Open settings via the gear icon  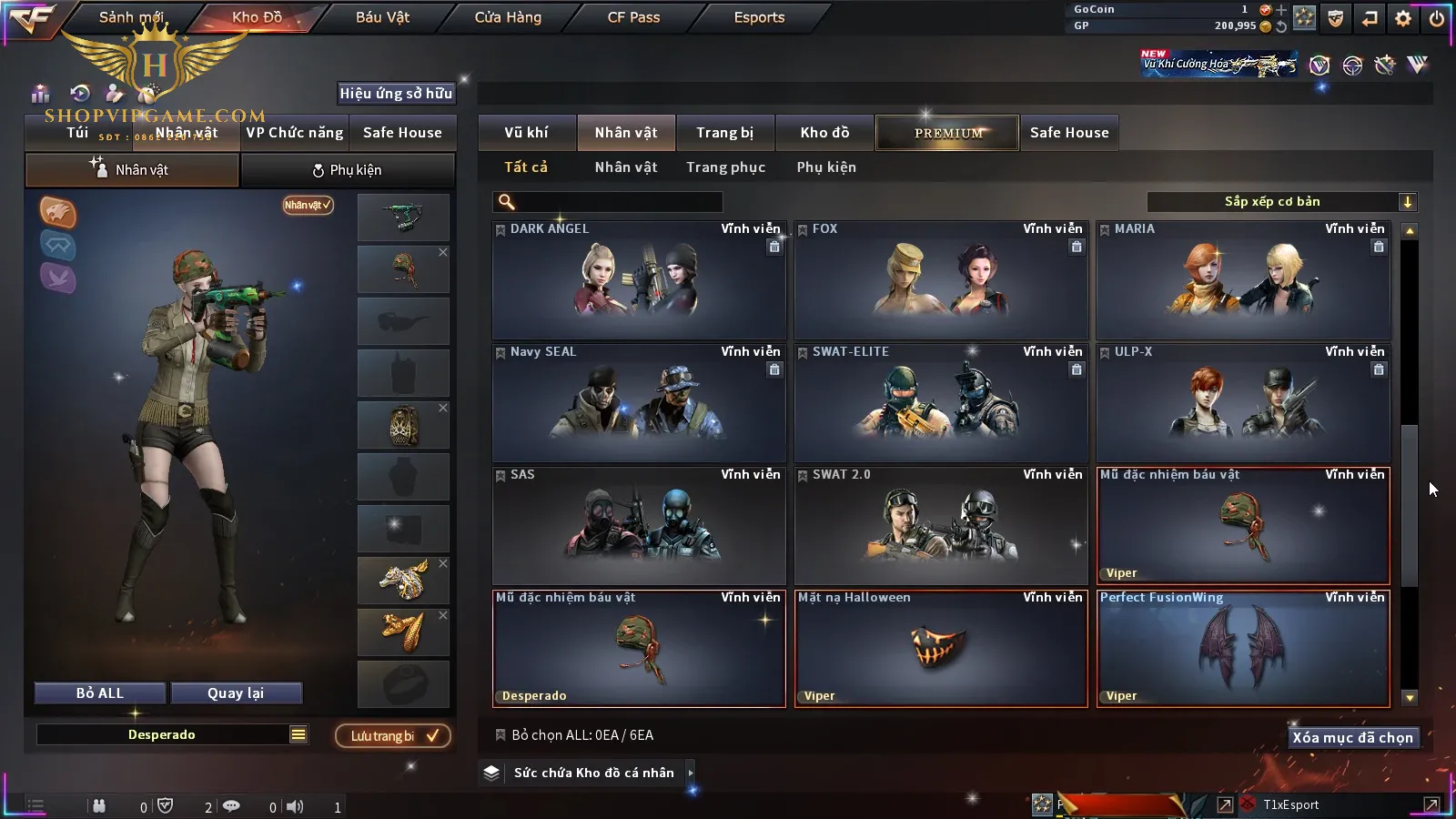pyautogui.click(x=1403, y=18)
